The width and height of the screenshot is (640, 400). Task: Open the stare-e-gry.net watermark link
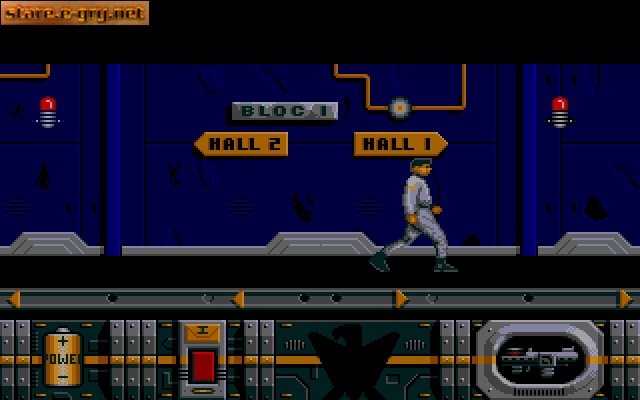click(x=75, y=13)
